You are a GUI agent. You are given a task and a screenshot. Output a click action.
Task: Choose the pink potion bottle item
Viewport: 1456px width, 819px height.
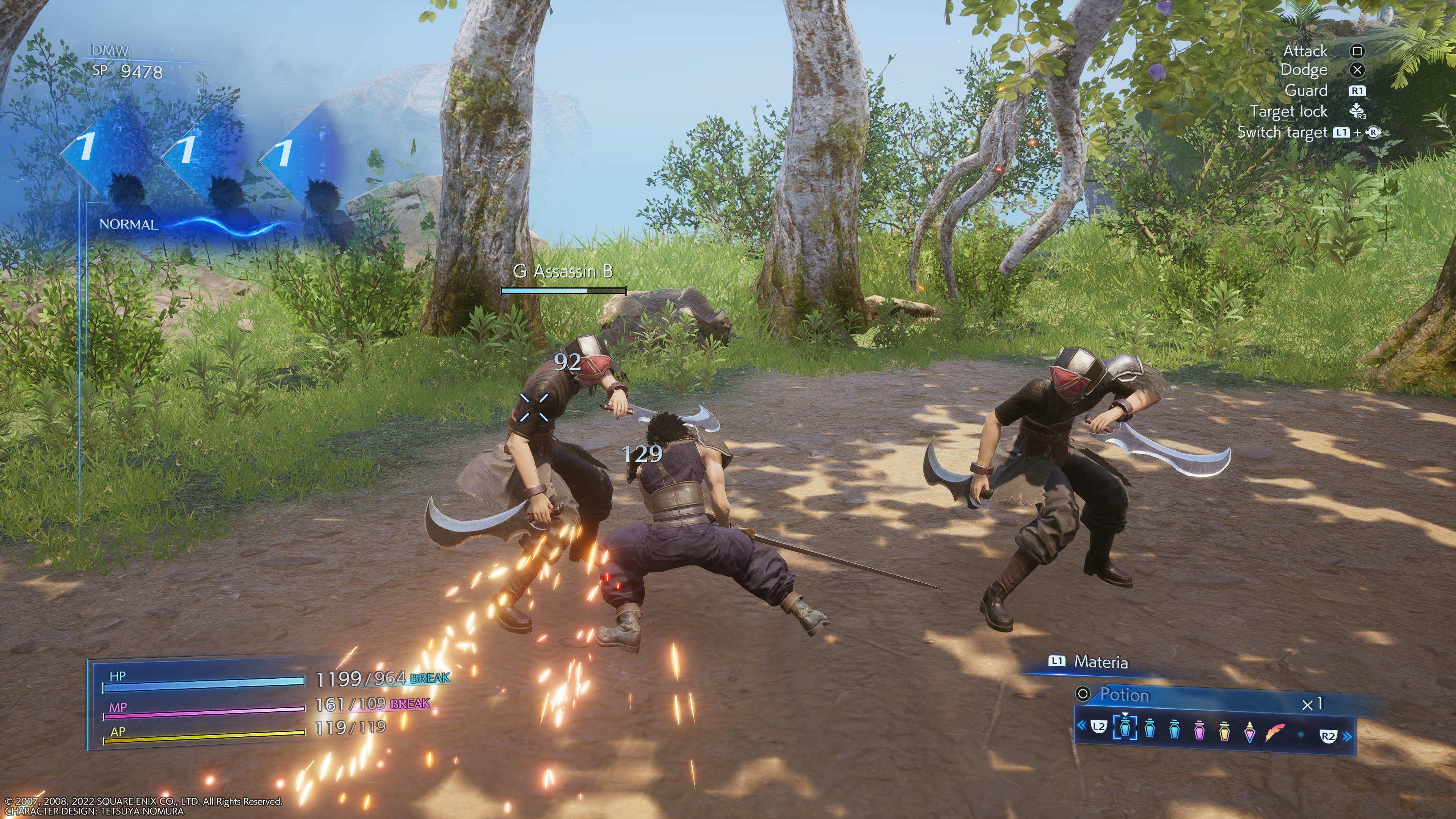click(x=1199, y=730)
